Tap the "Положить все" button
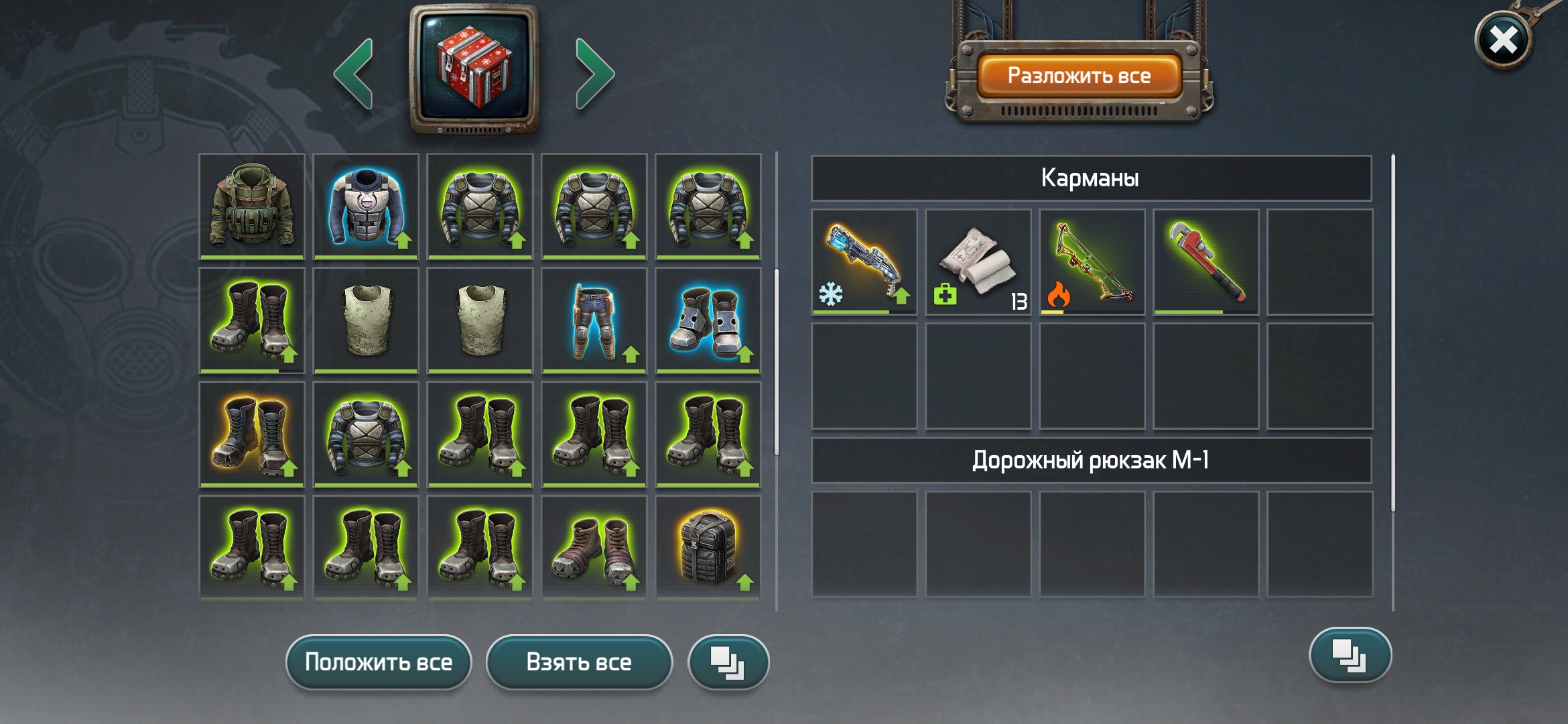1568x724 pixels. point(379,662)
